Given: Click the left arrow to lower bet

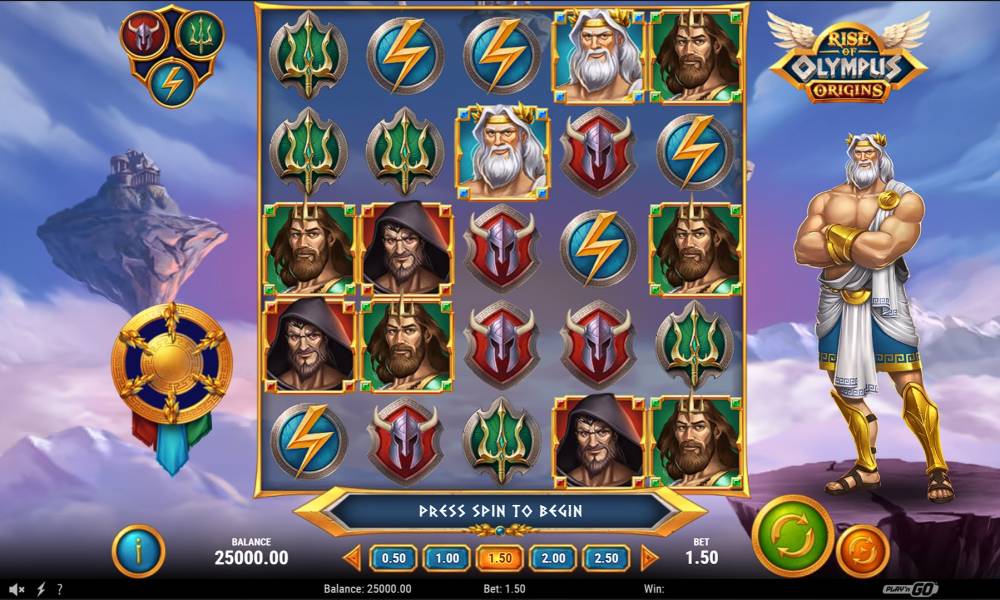Looking at the screenshot, I should click(352, 558).
